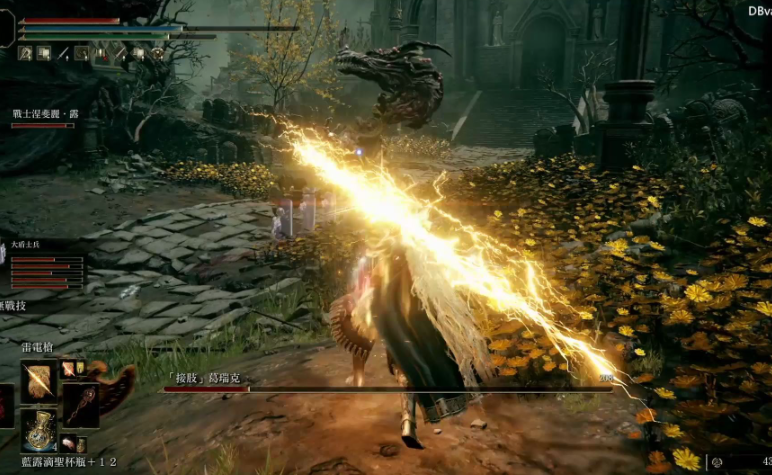Use the Flask of Cerulean Tears slot
This screenshot has height=475, width=772.
tap(38, 429)
